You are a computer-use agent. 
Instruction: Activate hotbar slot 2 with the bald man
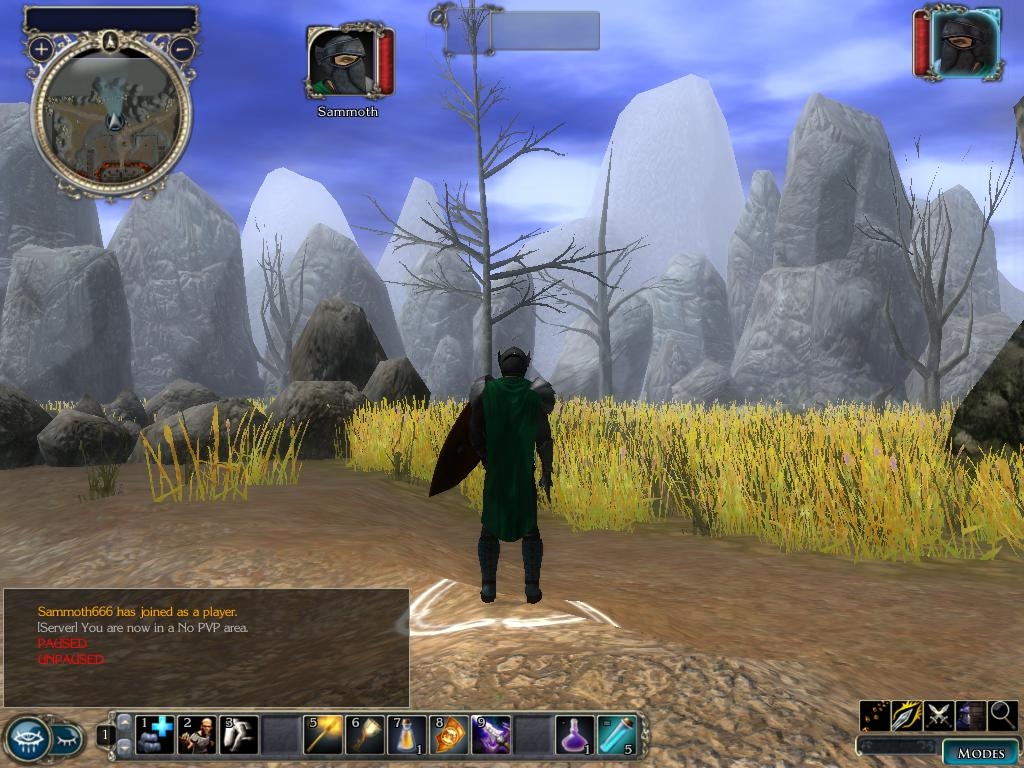(197, 735)
